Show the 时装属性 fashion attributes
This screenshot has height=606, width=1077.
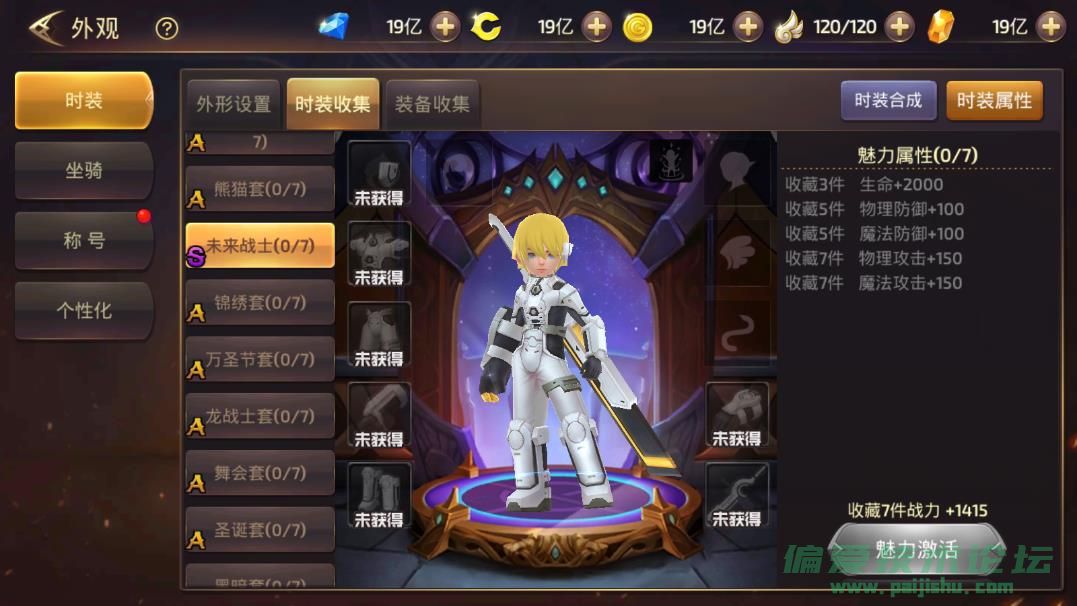[x=994, y=101]
